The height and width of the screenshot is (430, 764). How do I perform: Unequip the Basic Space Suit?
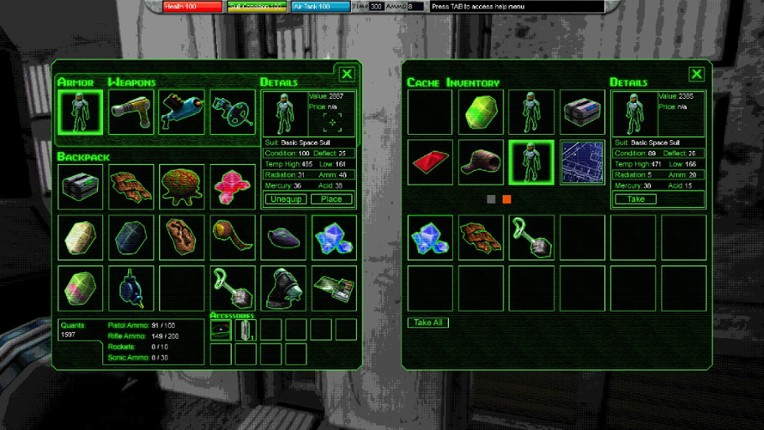coord(285,199)
